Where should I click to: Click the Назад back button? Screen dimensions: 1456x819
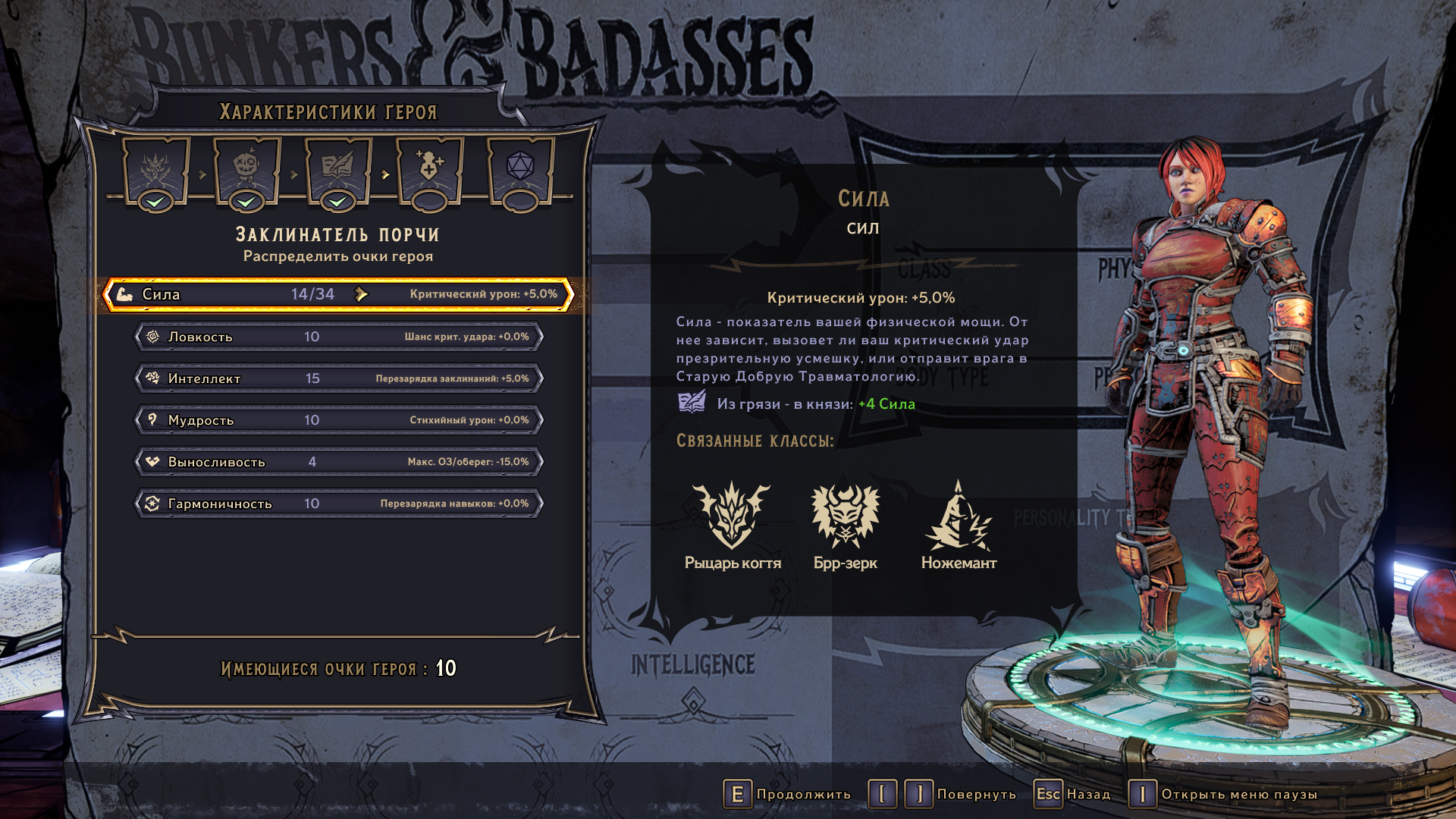1072,794
